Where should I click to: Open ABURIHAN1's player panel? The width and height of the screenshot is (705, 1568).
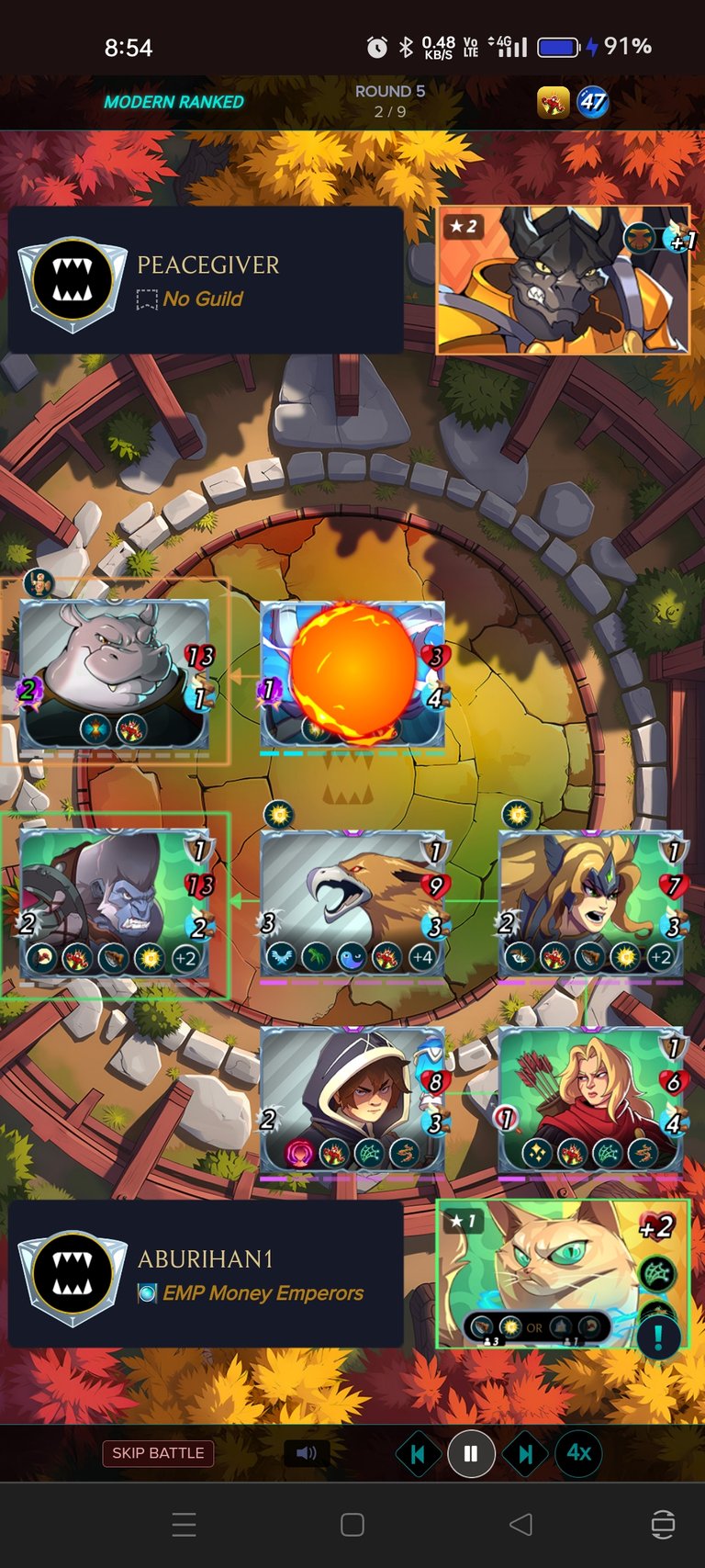tap(205, 1274)
